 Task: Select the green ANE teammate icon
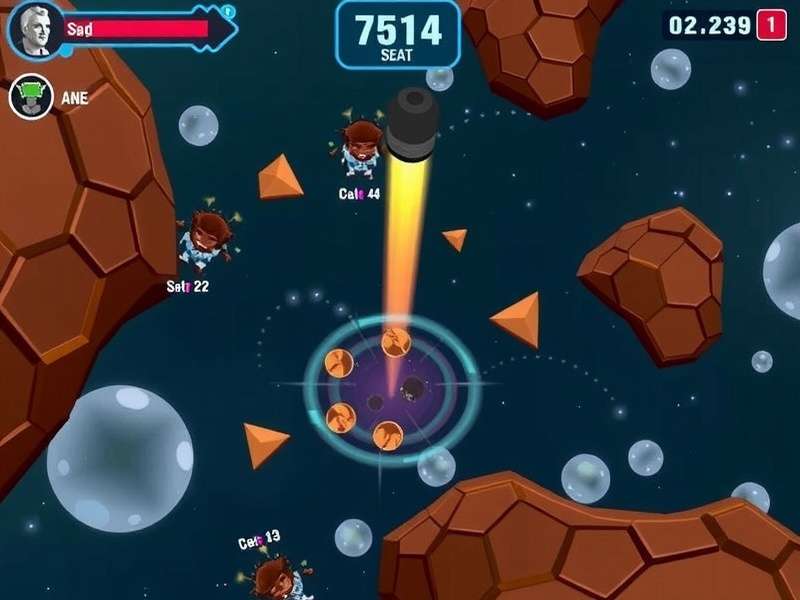click(x=31, y=97)
